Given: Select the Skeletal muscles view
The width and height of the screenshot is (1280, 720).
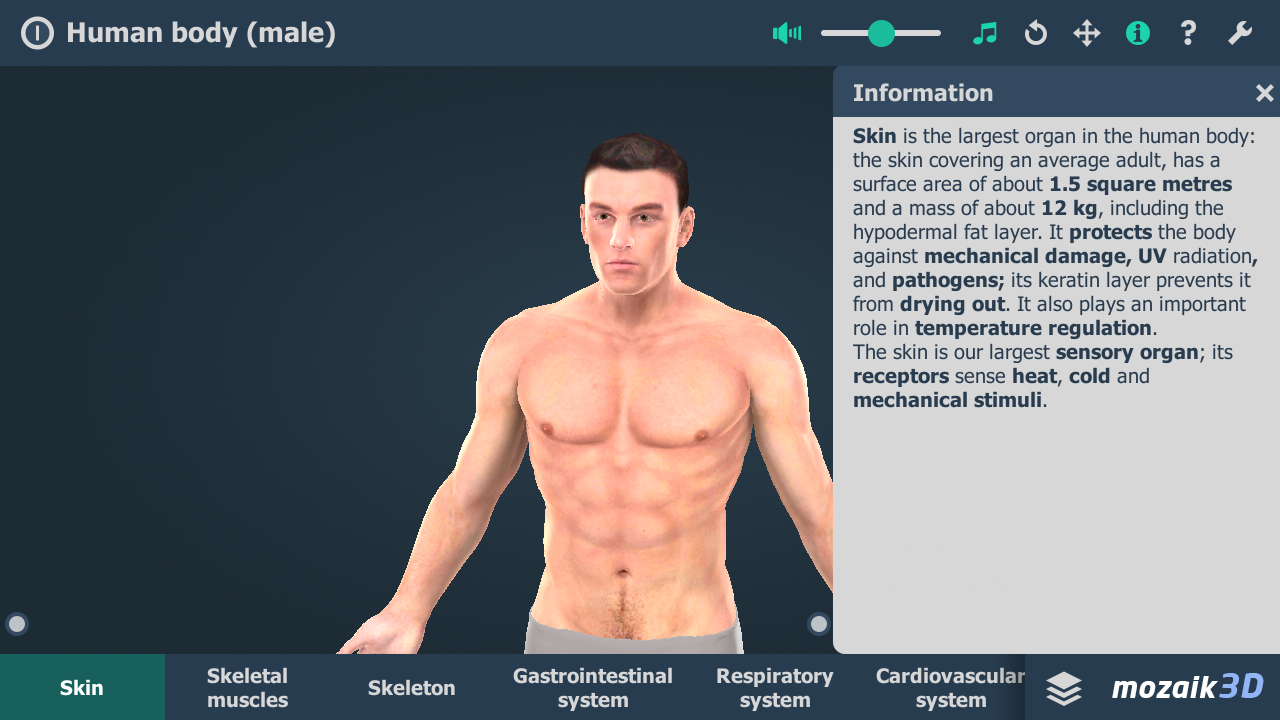Looking at the screenshot, I should pyautogui.click(x=246, y=687).
